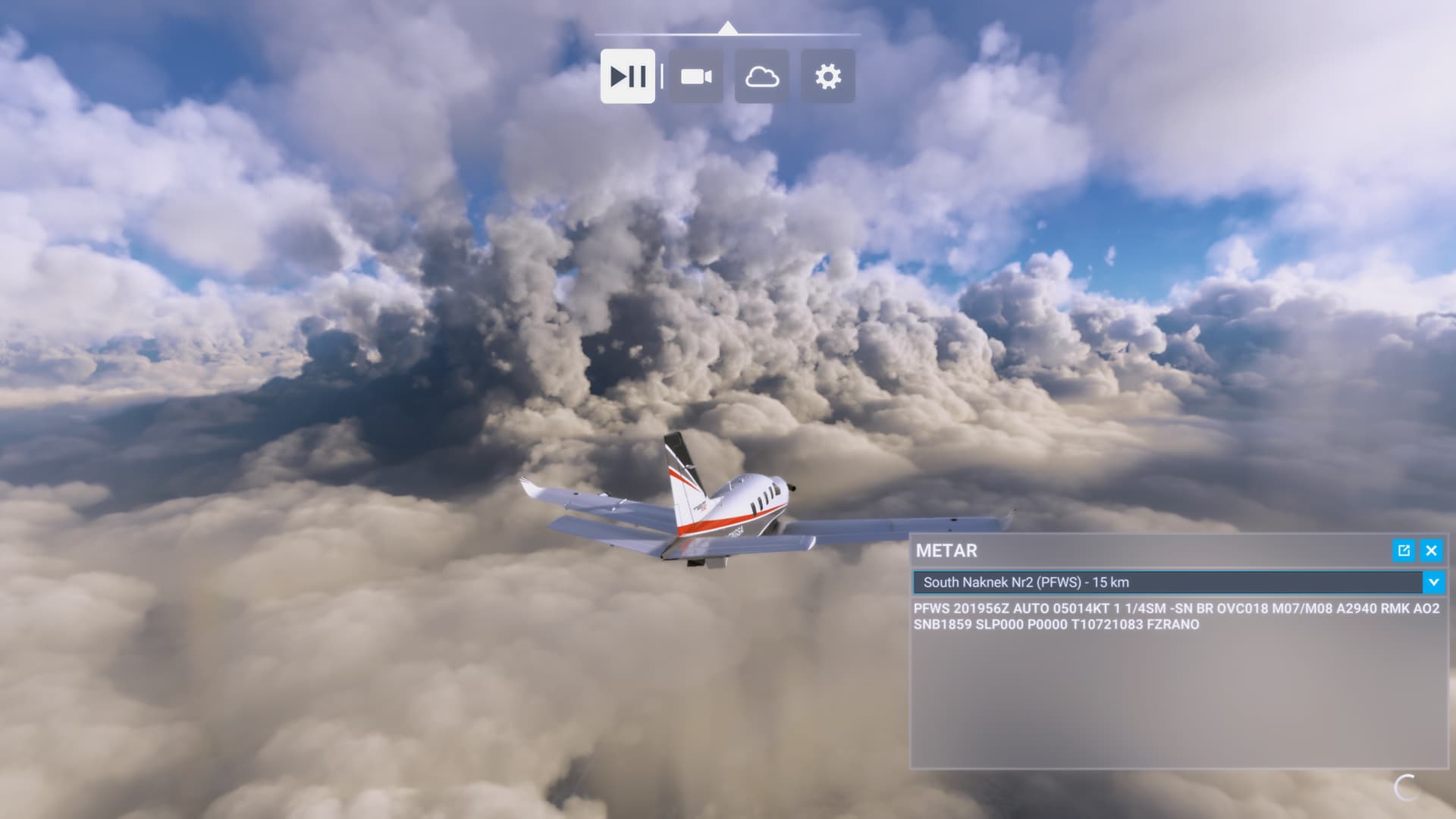Screen dimensions: 1456x819
Task: Collapse the toolbar with the top arrow
Action: (727, 28)
